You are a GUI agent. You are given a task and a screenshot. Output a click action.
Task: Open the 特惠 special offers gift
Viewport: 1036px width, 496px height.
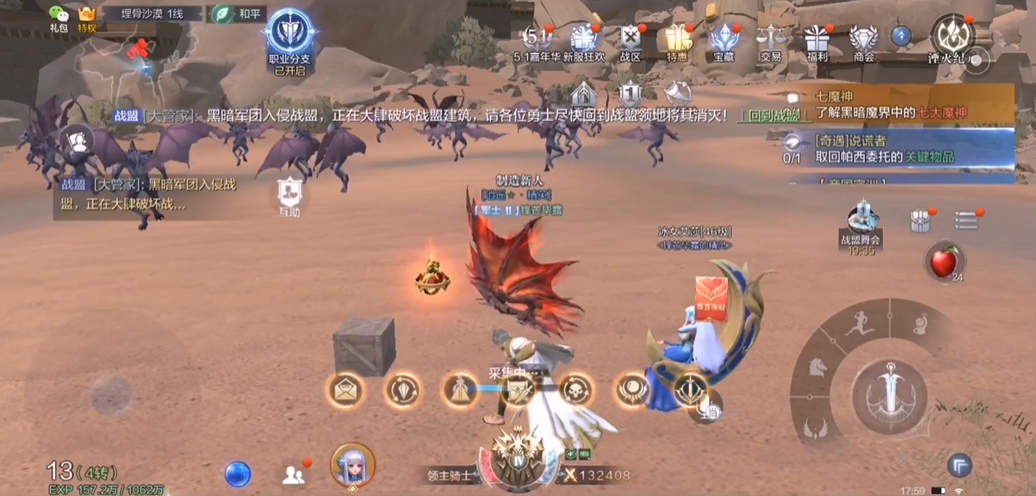point(679,40)
